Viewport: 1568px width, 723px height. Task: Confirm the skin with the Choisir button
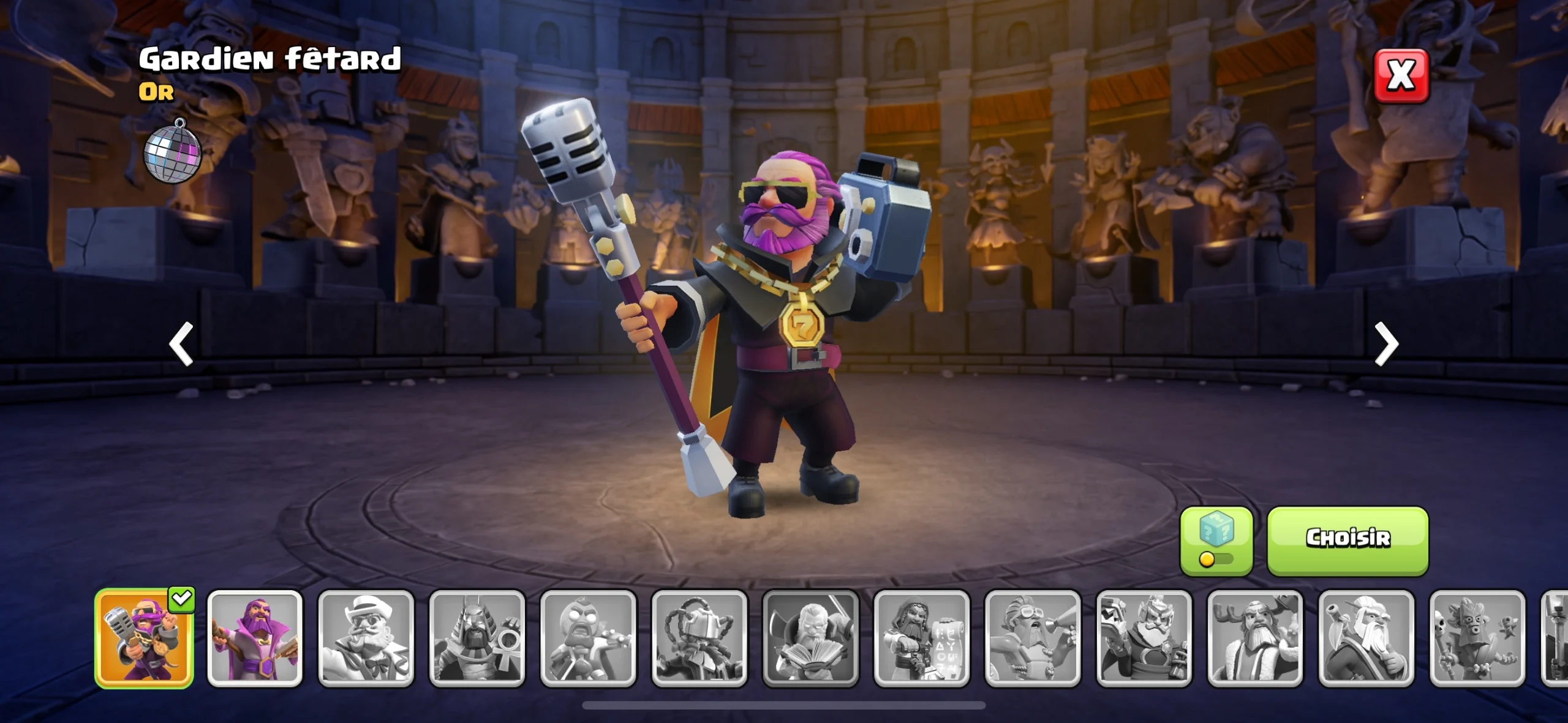(x=1347, y=540)
